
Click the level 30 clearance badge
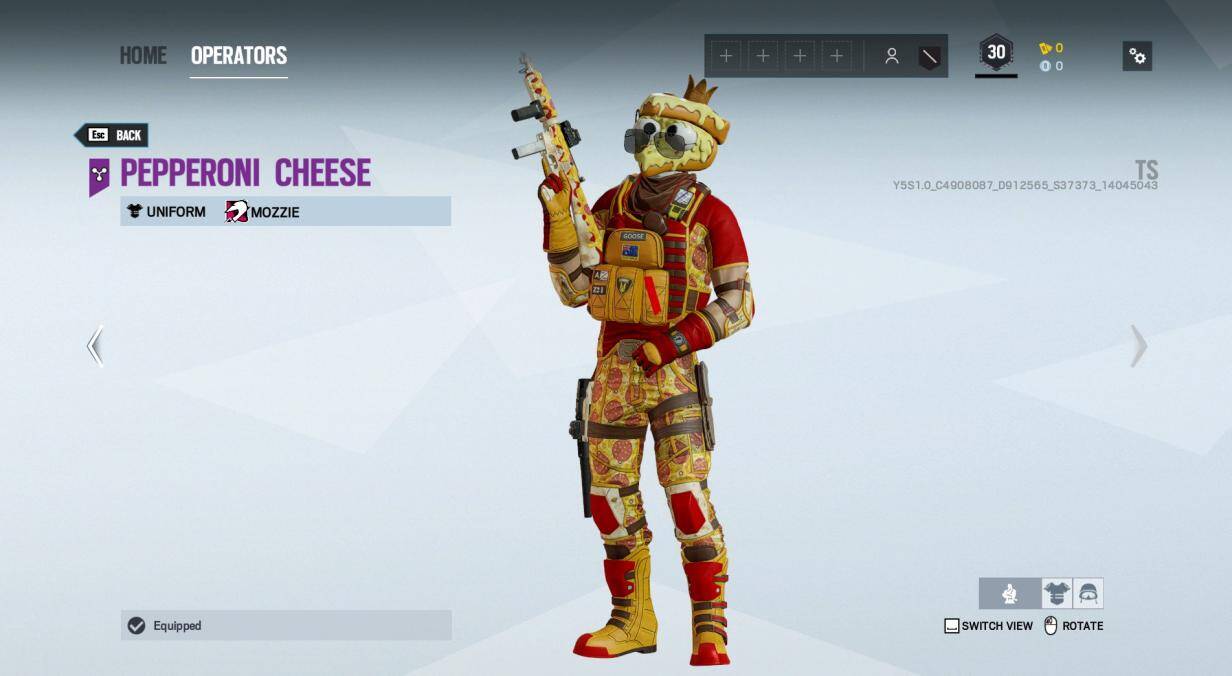(996, 54)
